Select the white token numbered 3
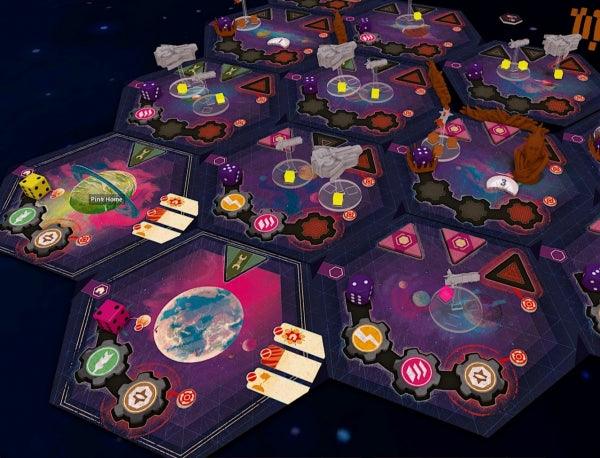 (x=498, y=182)
